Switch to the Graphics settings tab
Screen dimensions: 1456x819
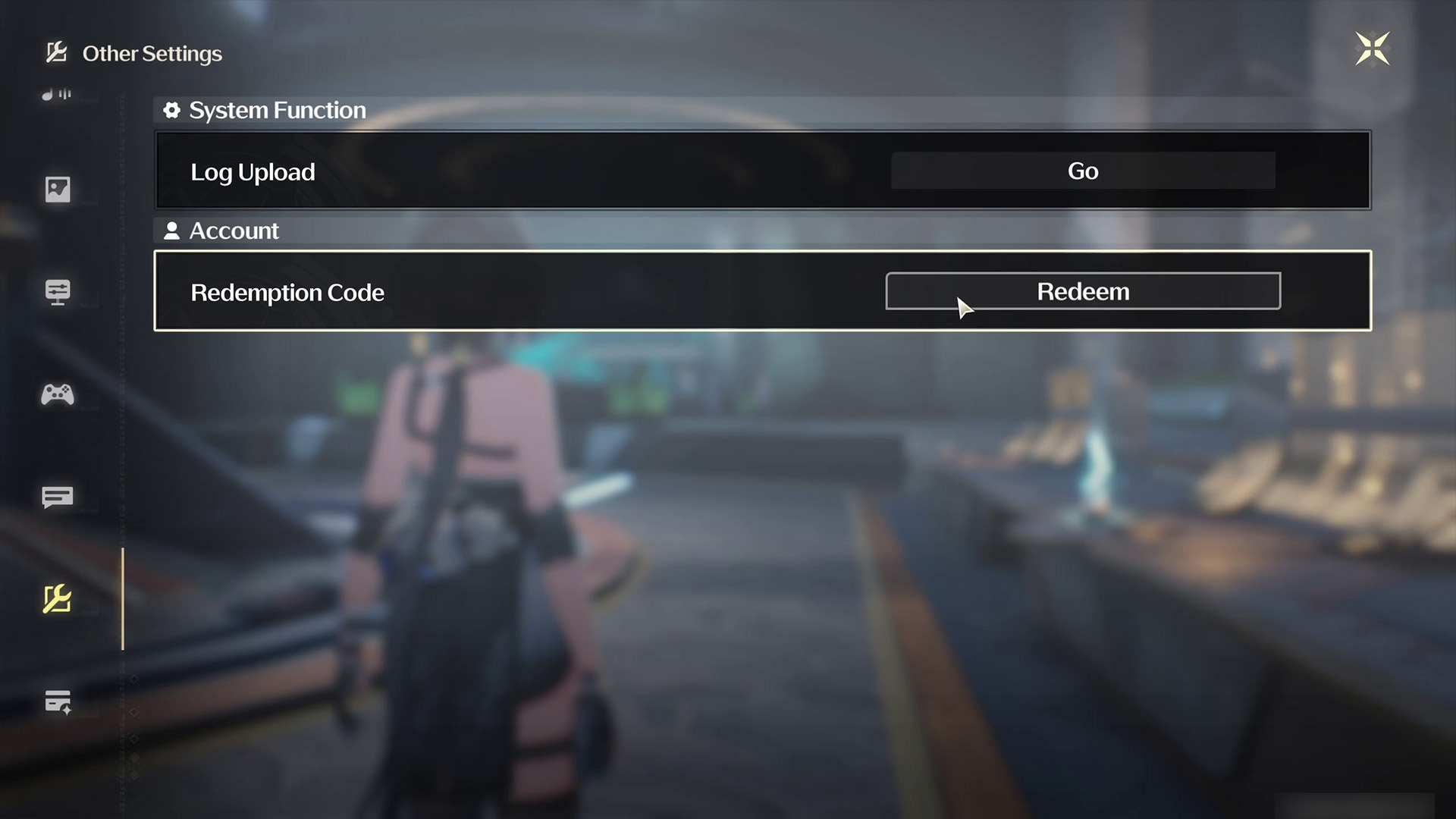[57, 190]
